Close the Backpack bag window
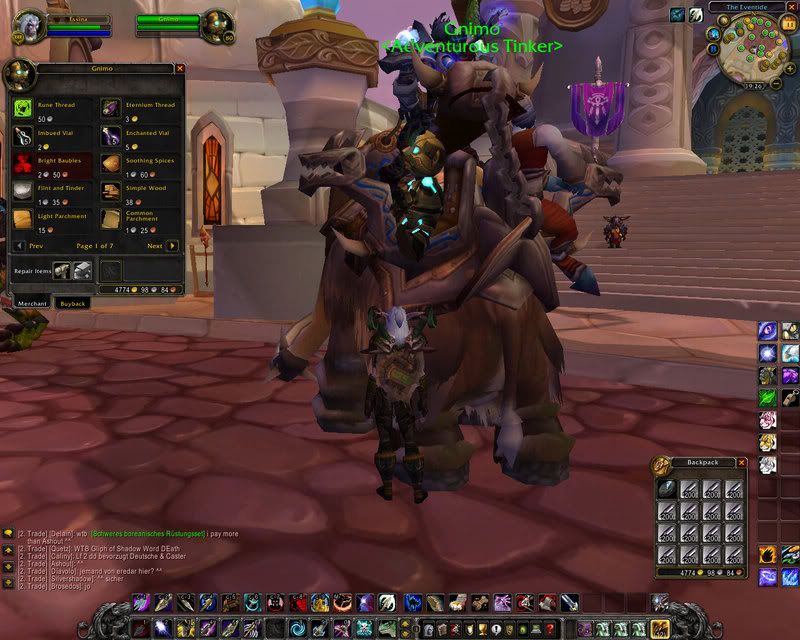The image size is (800, 640). click(741, 463)
